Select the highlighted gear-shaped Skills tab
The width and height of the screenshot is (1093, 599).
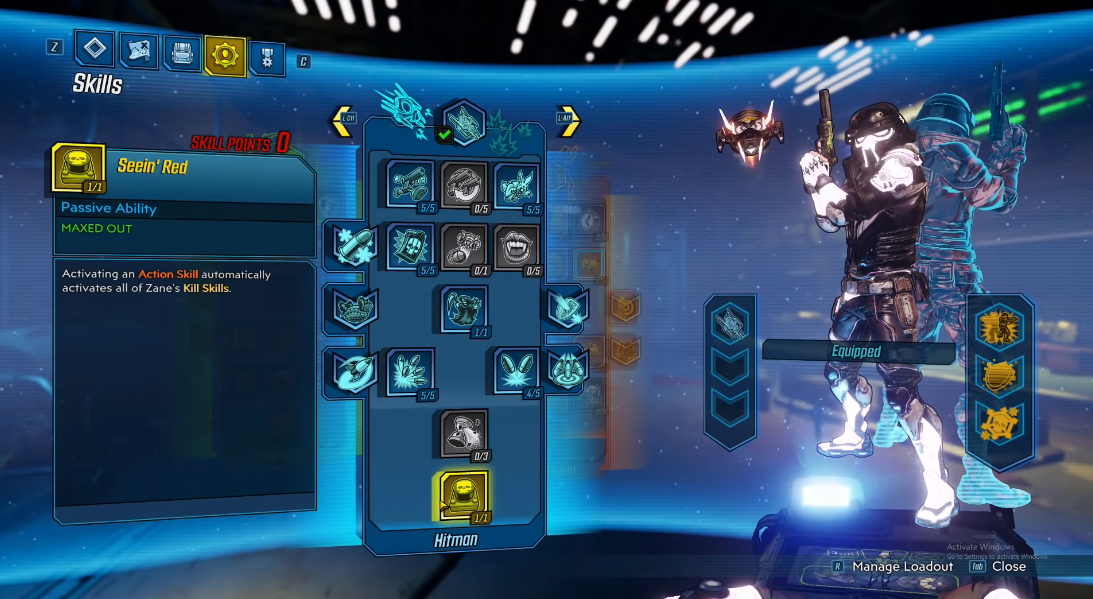pos(224,54)
